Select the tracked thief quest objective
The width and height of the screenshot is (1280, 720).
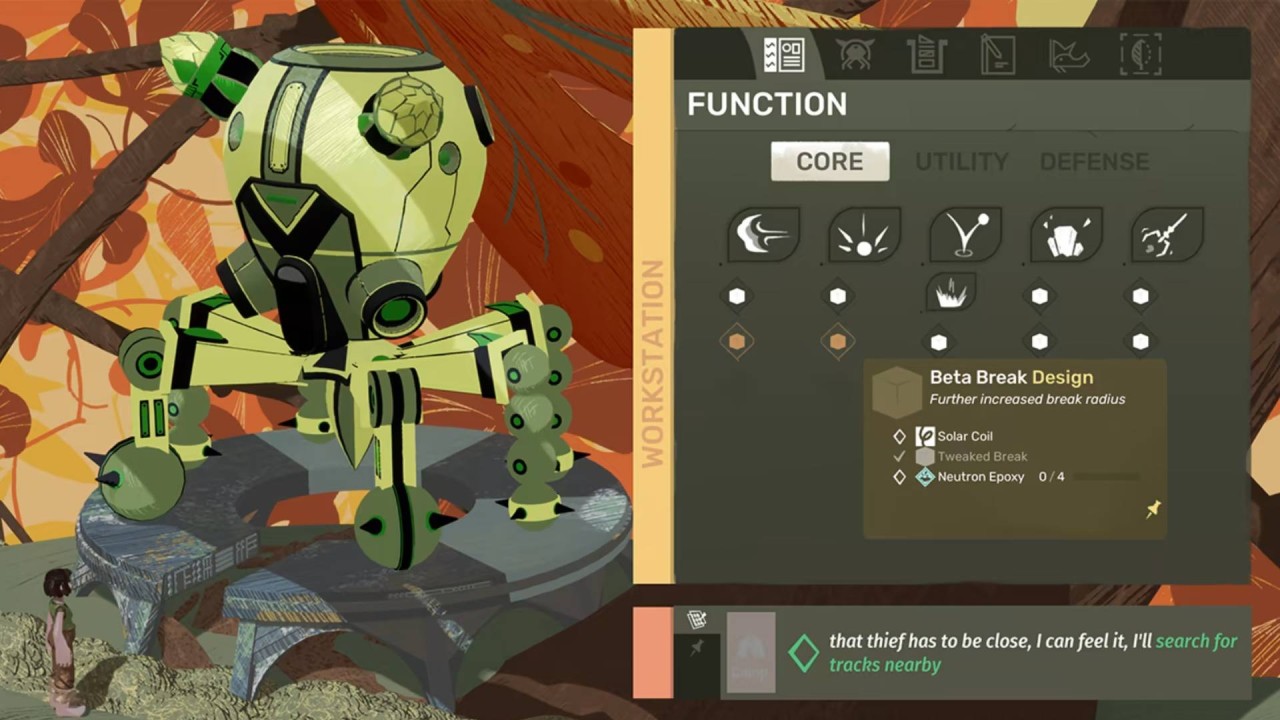pos(1032,652)
